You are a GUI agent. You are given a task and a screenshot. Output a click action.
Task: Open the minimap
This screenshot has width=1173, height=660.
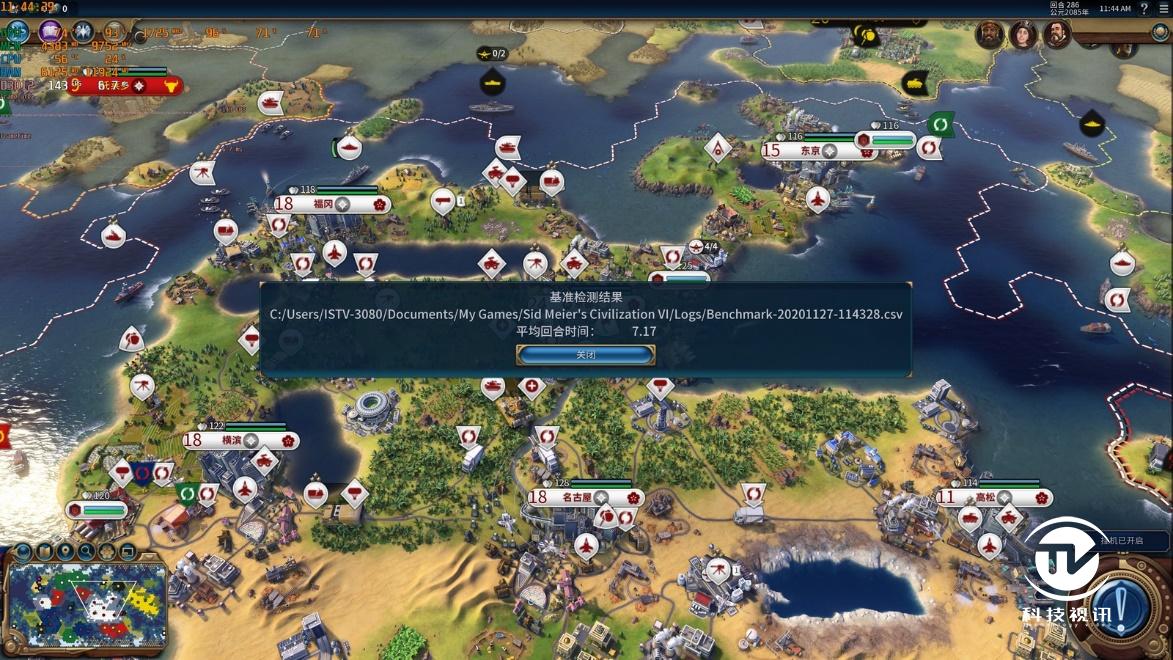[x=86, y=605]
